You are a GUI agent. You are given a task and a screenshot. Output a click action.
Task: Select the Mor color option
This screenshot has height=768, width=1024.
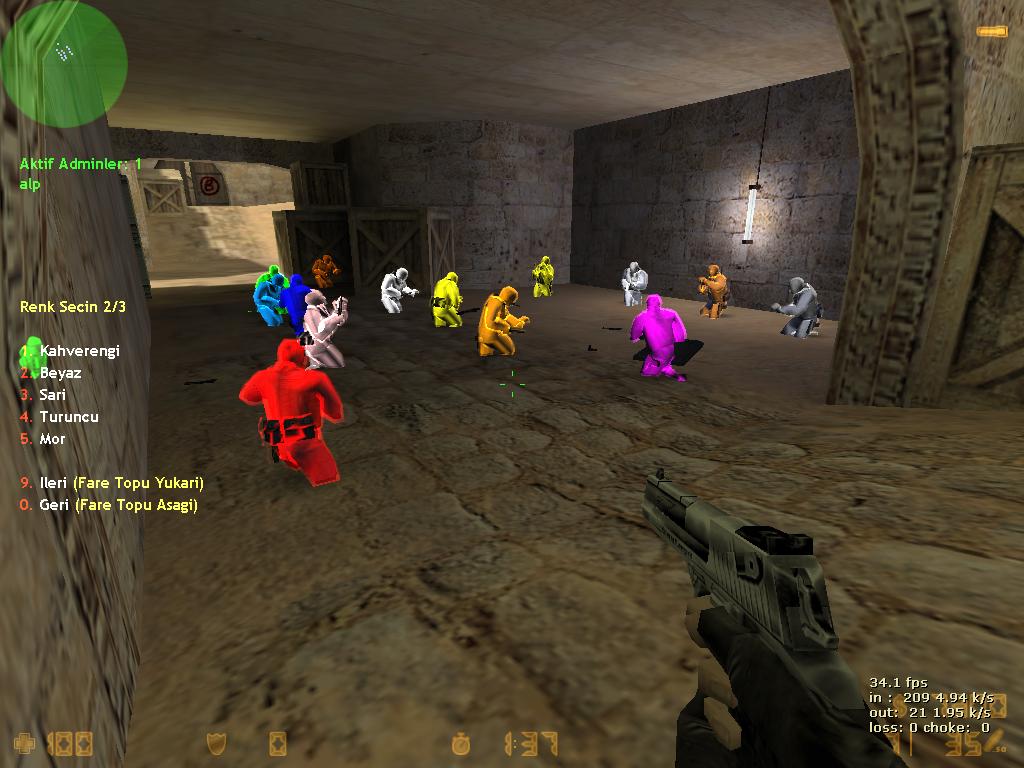coord(52,439)
